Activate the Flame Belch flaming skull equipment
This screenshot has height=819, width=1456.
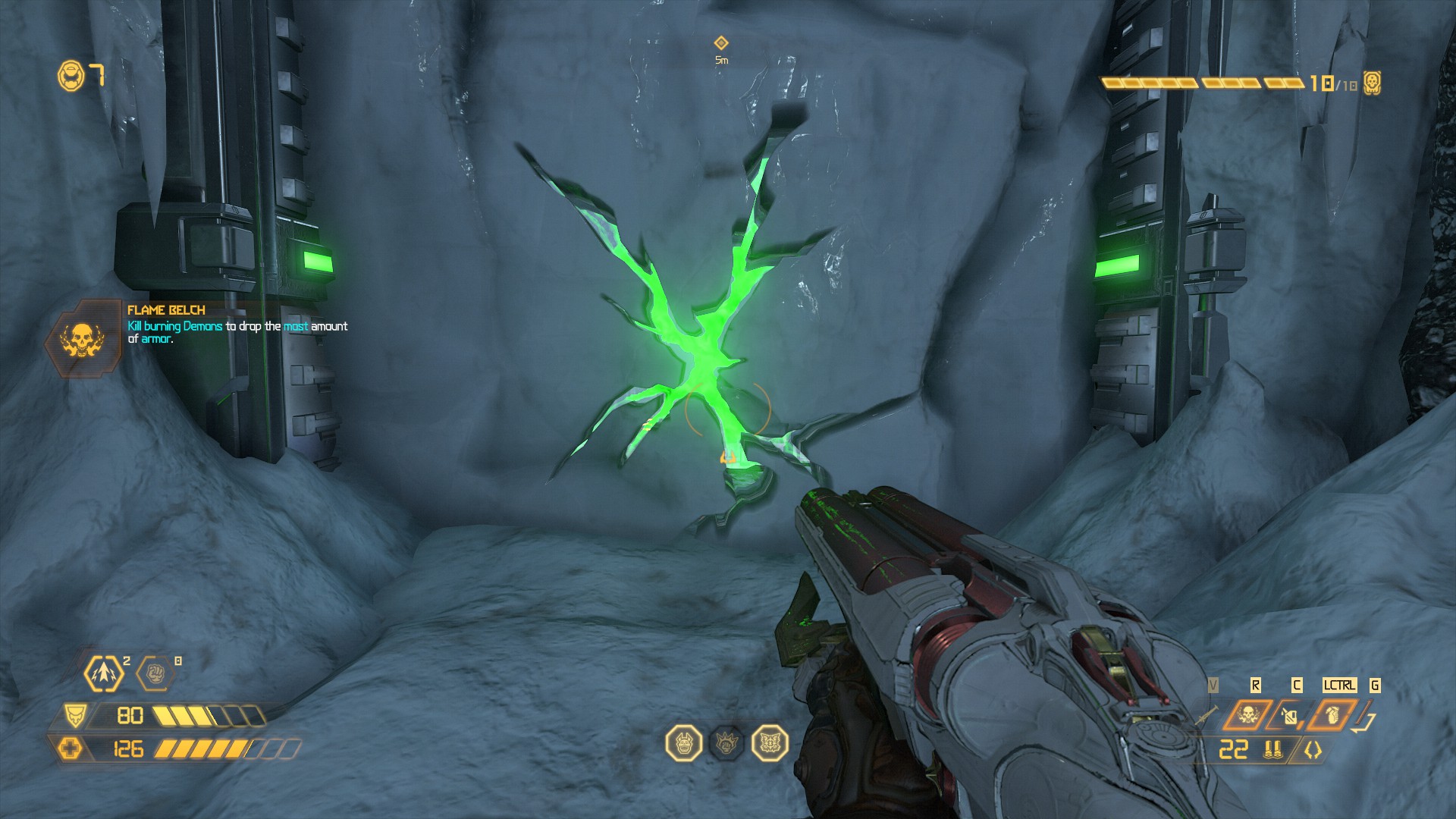click(1247, 715)
